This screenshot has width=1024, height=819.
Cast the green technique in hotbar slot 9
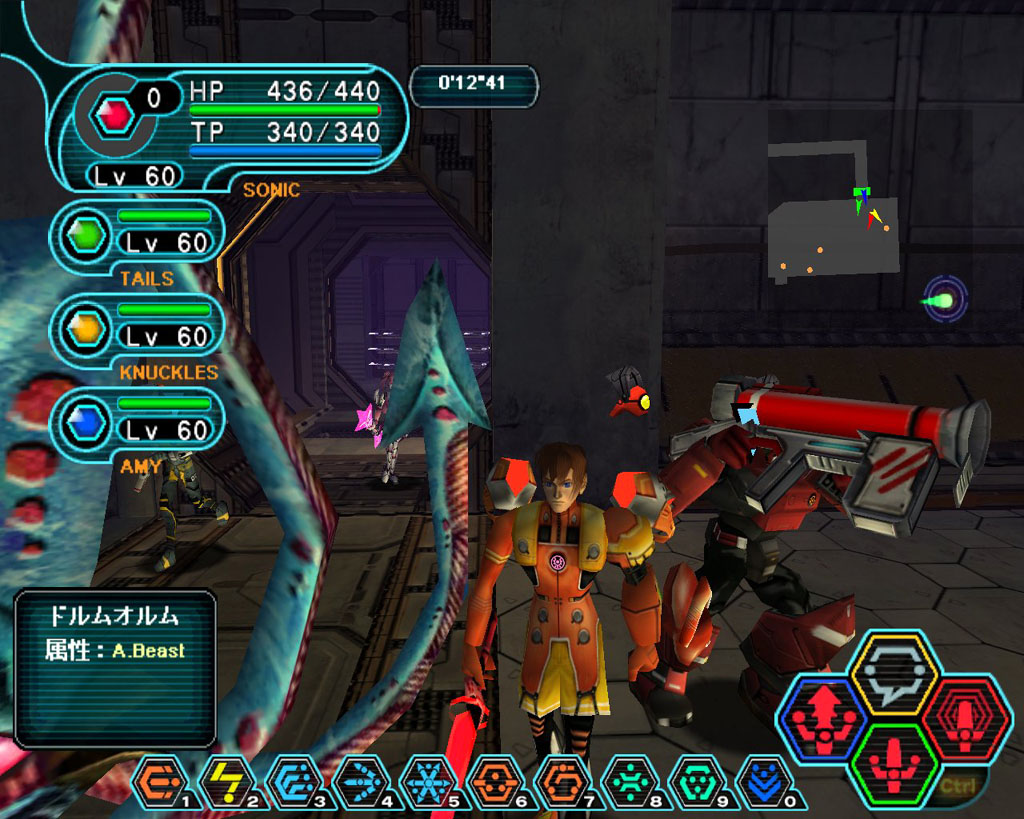(693, 781)
